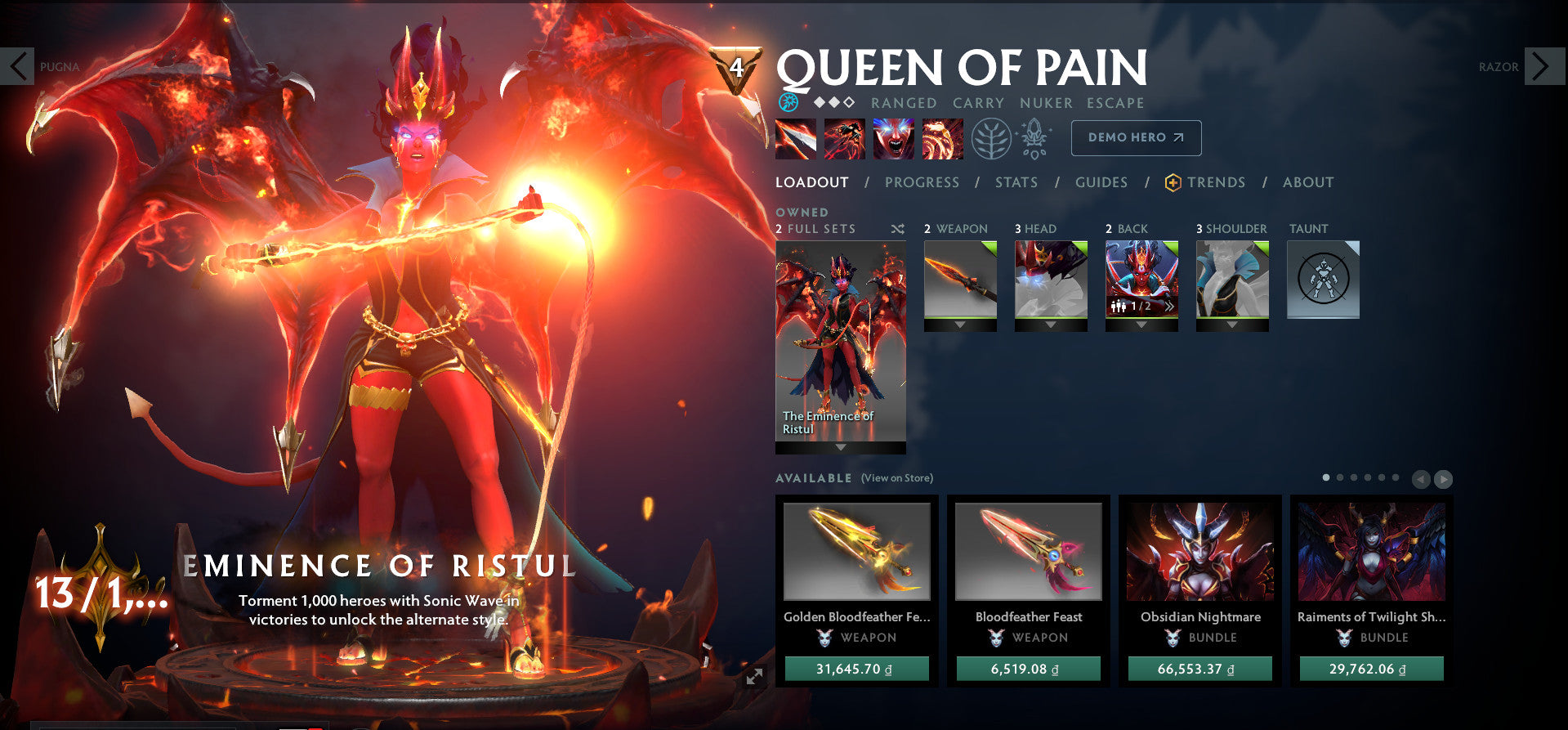The height and width of the screenshot is (730, 1568).
Task: Click the Scream of Pain ability icon
Action: pos(893,139)
